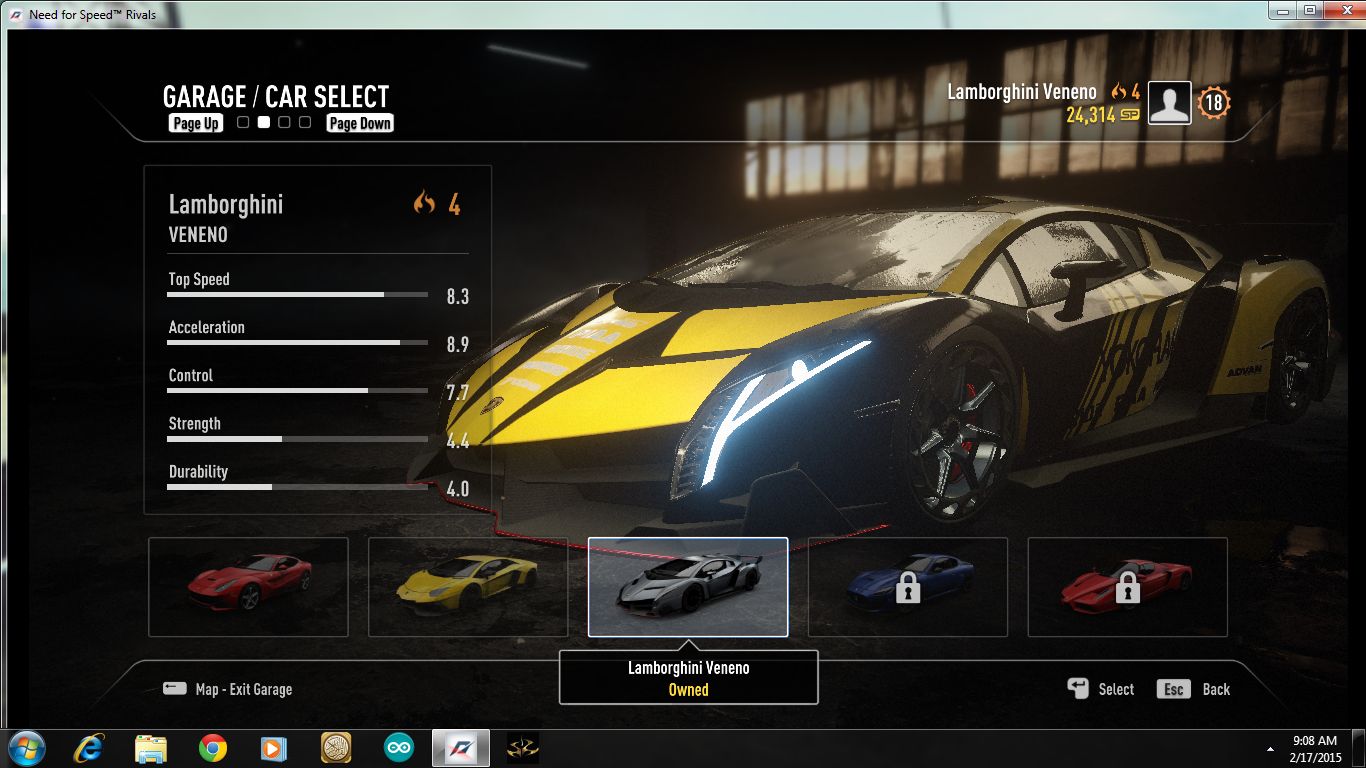
Task: Go to next page with Page Down
Action: (360, 123)
